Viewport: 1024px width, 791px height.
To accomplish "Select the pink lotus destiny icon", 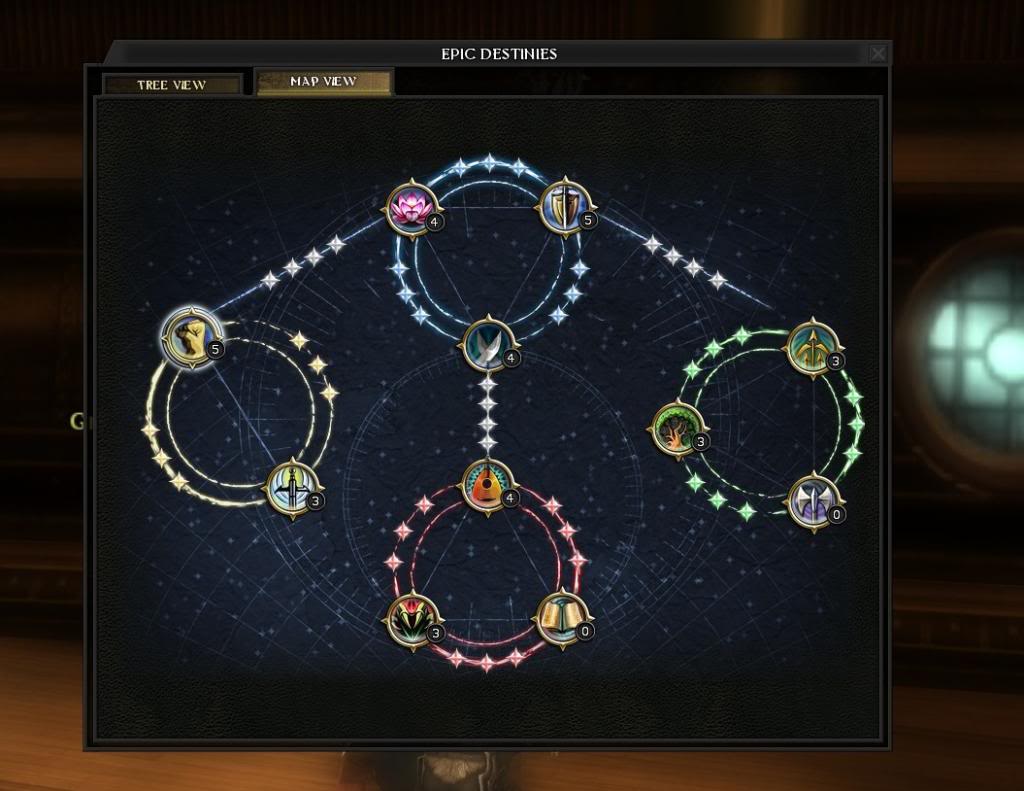I will [410, 209].
